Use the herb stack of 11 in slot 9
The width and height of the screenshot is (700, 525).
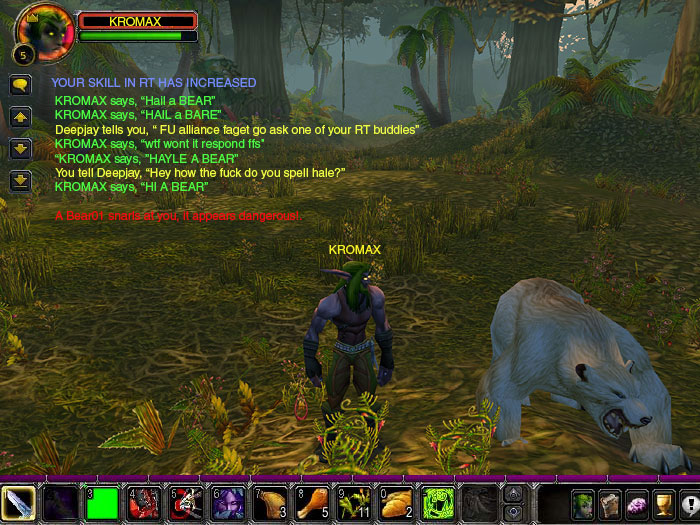point(354,503)
